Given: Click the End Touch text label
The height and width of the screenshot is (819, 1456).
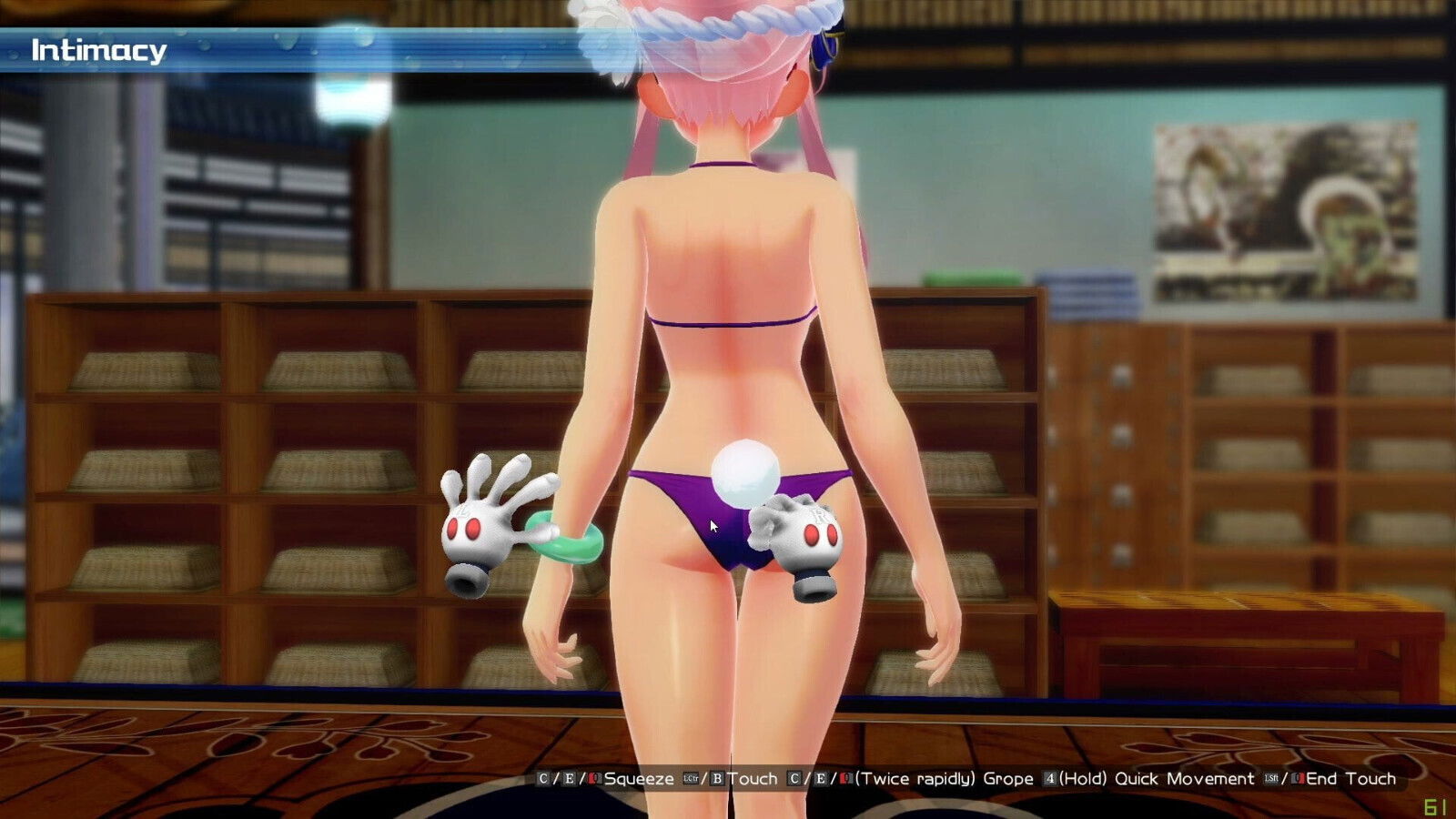Looking at the screenshot, I should click(1352, 779).
